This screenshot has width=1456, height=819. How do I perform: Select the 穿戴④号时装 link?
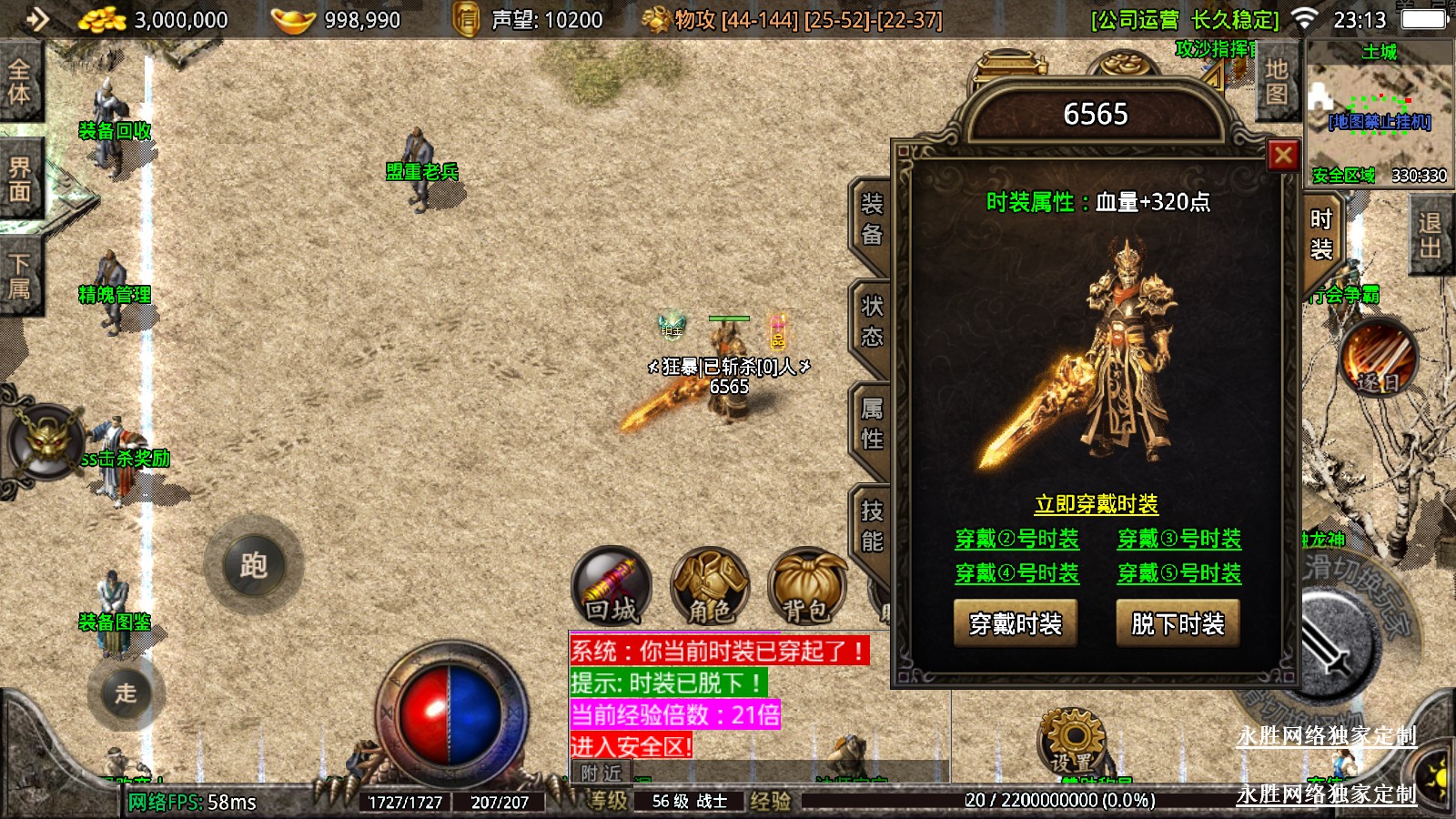[x=1016, y=573]
